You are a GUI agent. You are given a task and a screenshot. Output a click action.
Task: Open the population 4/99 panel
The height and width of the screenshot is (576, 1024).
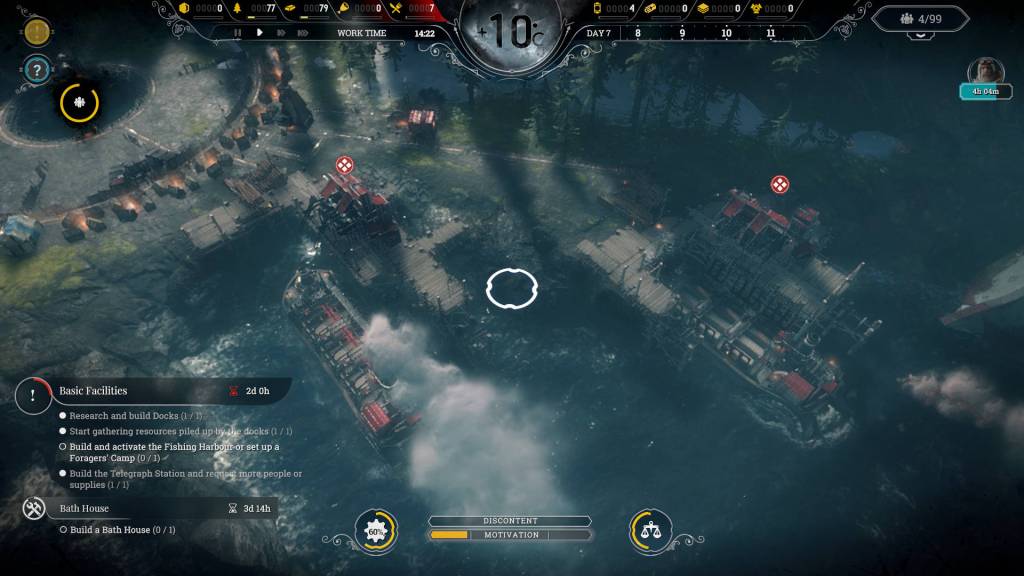920,18
